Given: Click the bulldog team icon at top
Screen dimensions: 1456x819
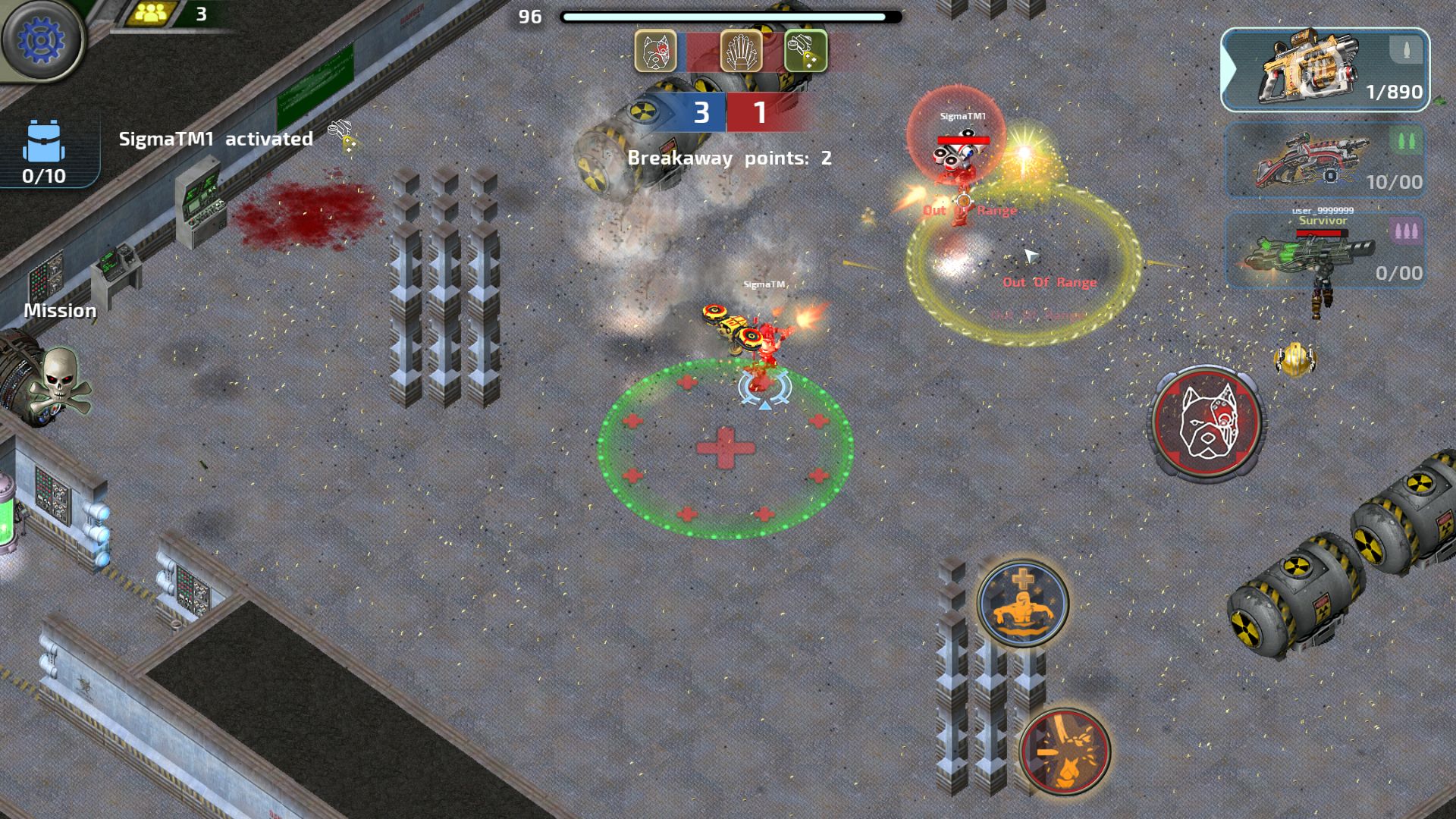Looking at the screenshot, I should point(655,52).
